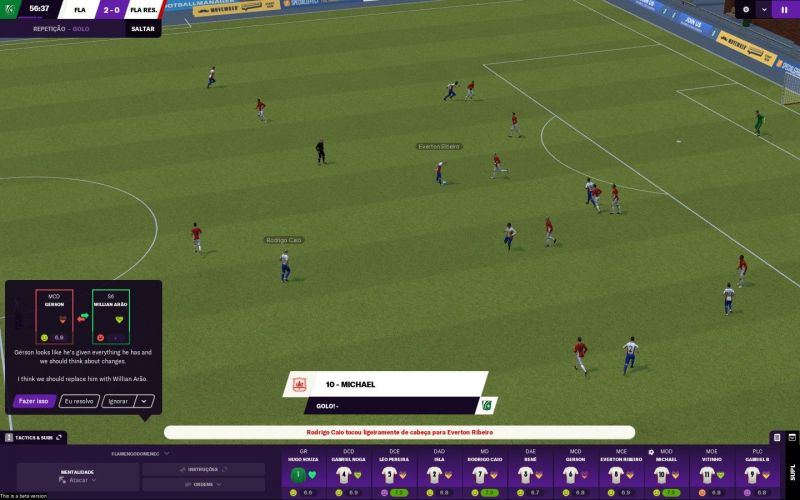This screenshot has width=800, height=500.
Task: Open the Instruções panel
Action: pyautogui.click(x=203, y=468)
